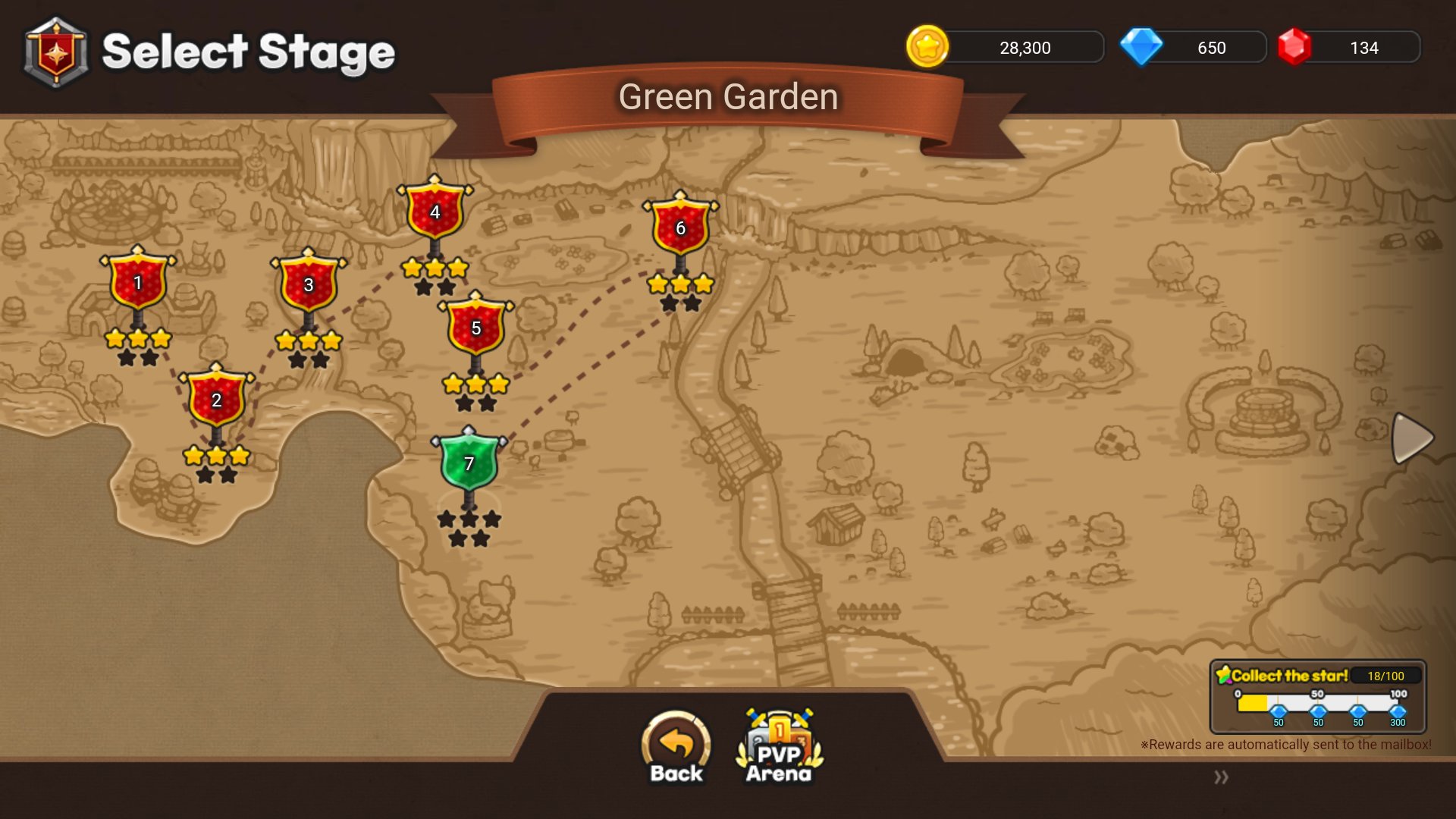Select the green stage 7 banner
This screenshot has height=819, width=1456.
[x=469, y=460]
